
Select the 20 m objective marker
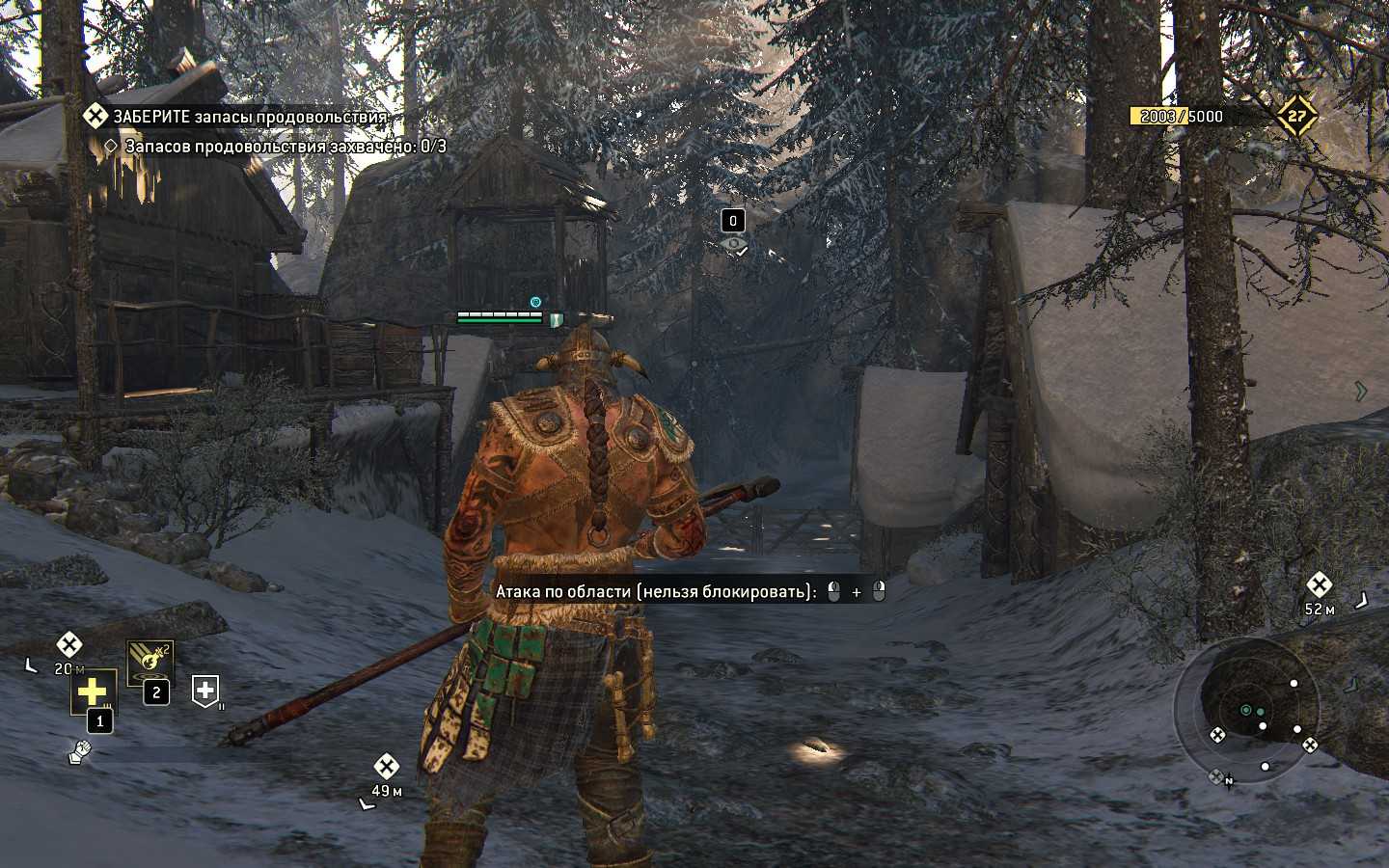point(68,644)
